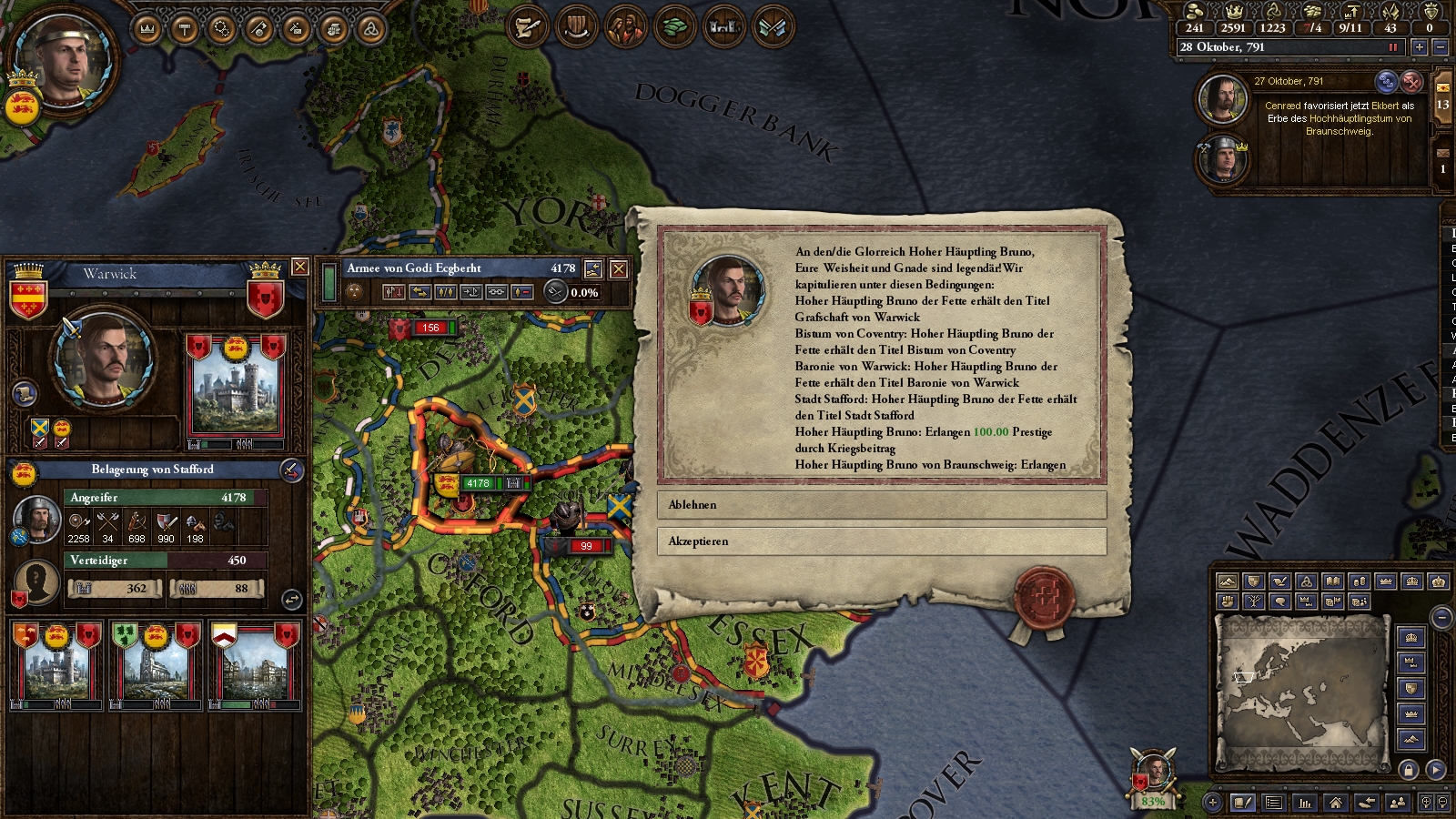Dismiss the Cenræd notification with red envelope
This screenshot has height=819, width=1456.
pos(1411,82)
